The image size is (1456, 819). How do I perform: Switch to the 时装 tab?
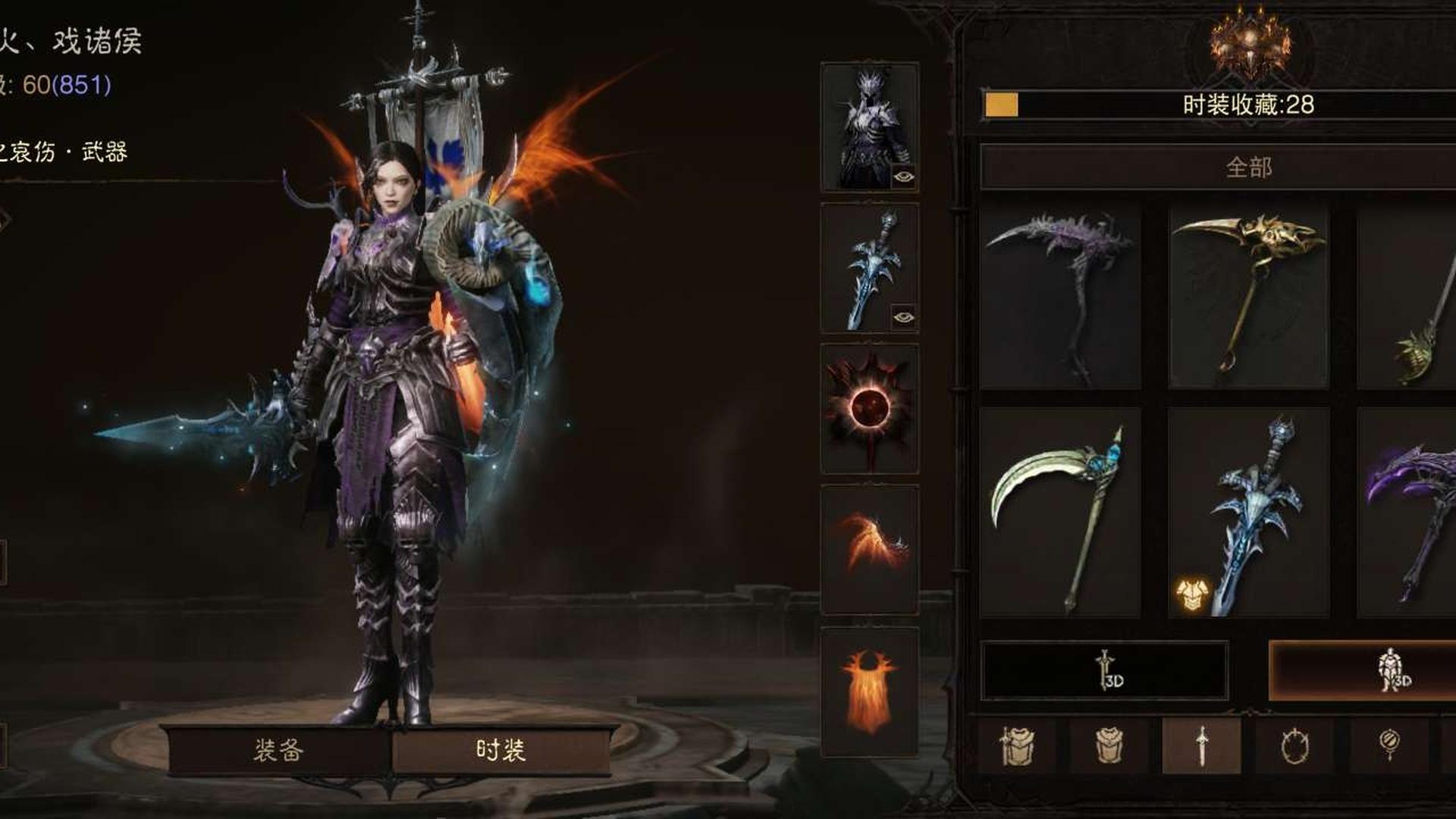point(500,750)
